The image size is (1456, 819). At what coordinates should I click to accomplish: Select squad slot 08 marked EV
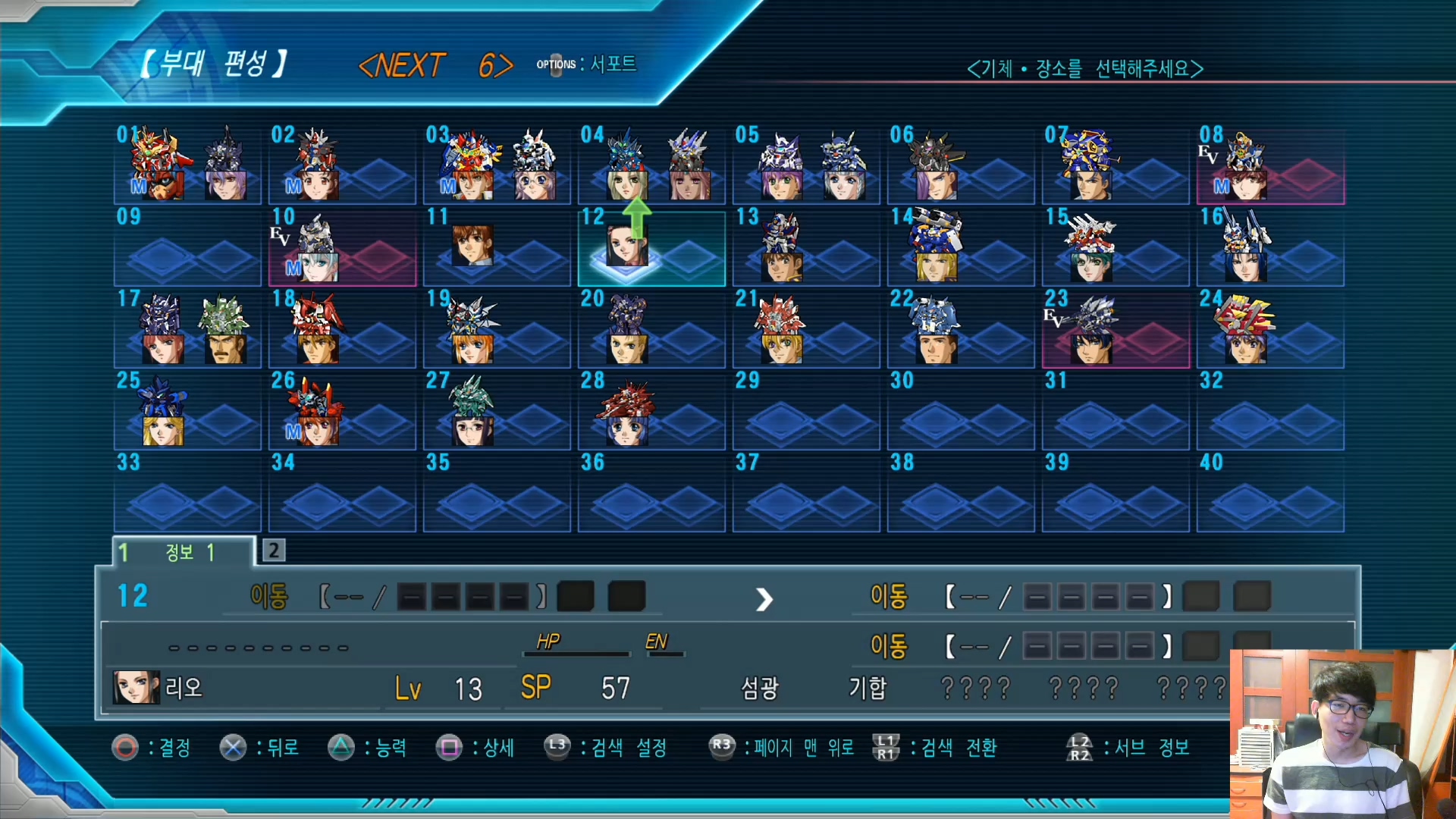pos(1270,165)
